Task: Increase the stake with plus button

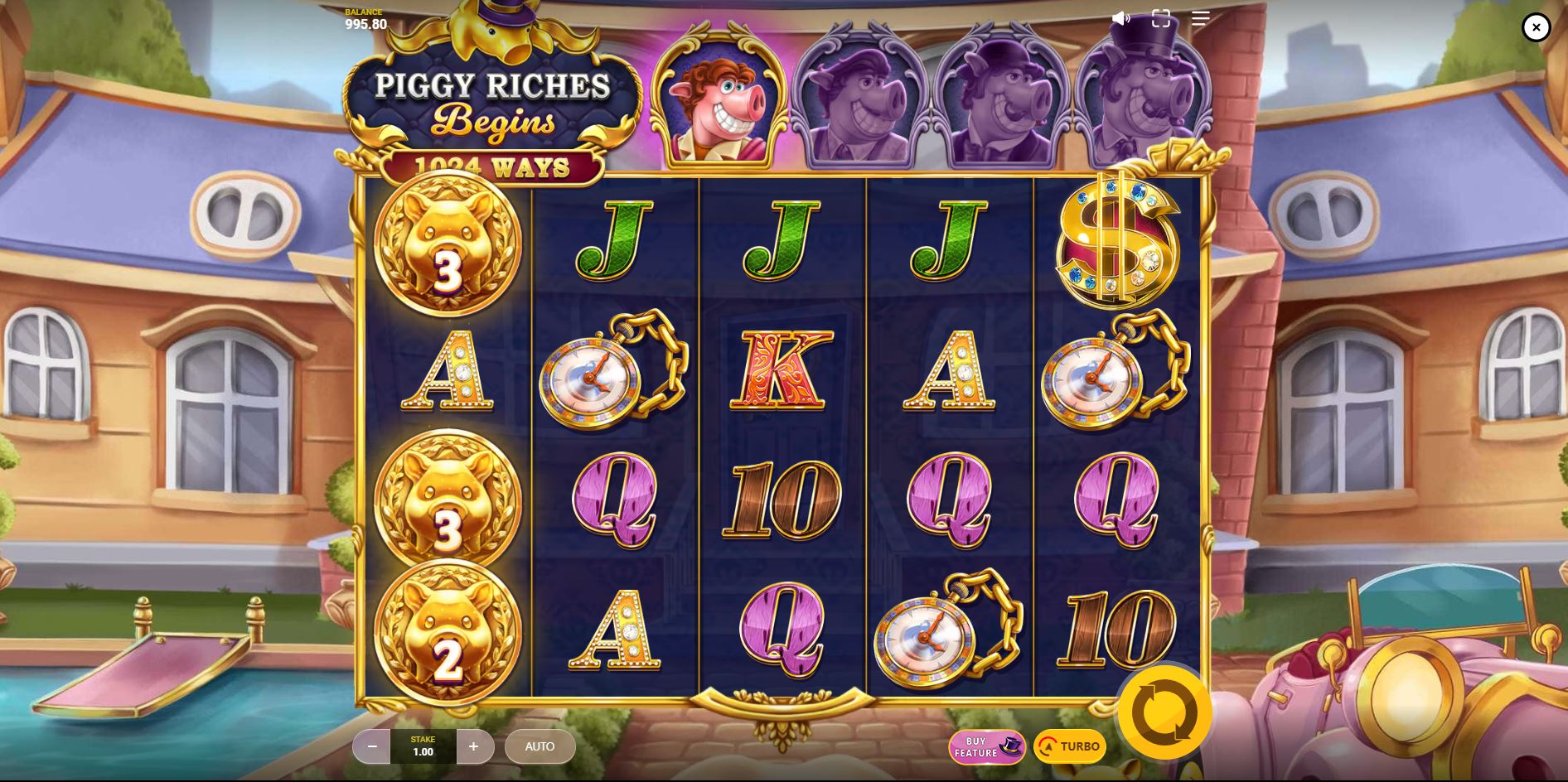Action: point(475,746)
